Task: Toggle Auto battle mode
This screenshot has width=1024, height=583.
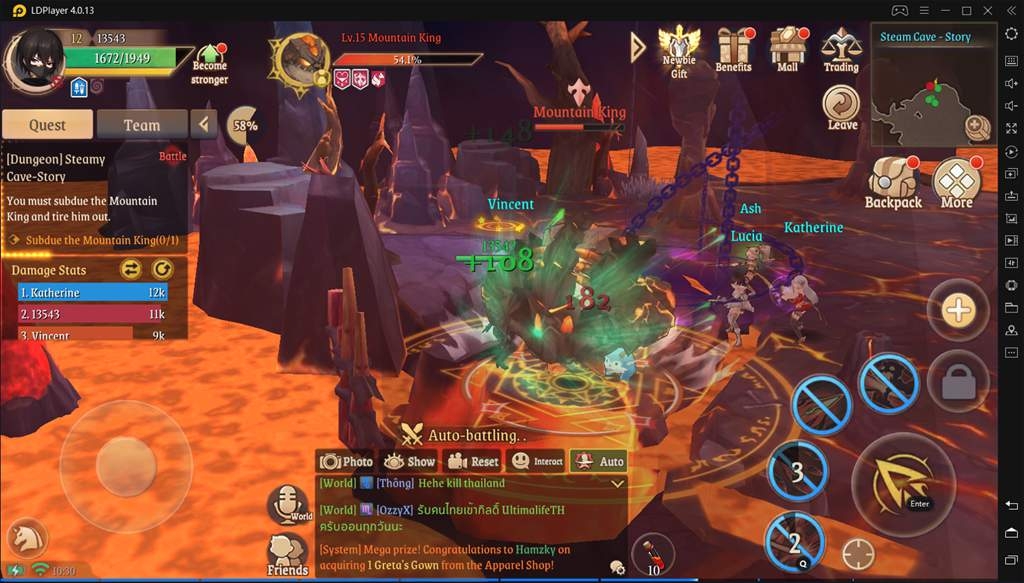Action: point(598,461)
